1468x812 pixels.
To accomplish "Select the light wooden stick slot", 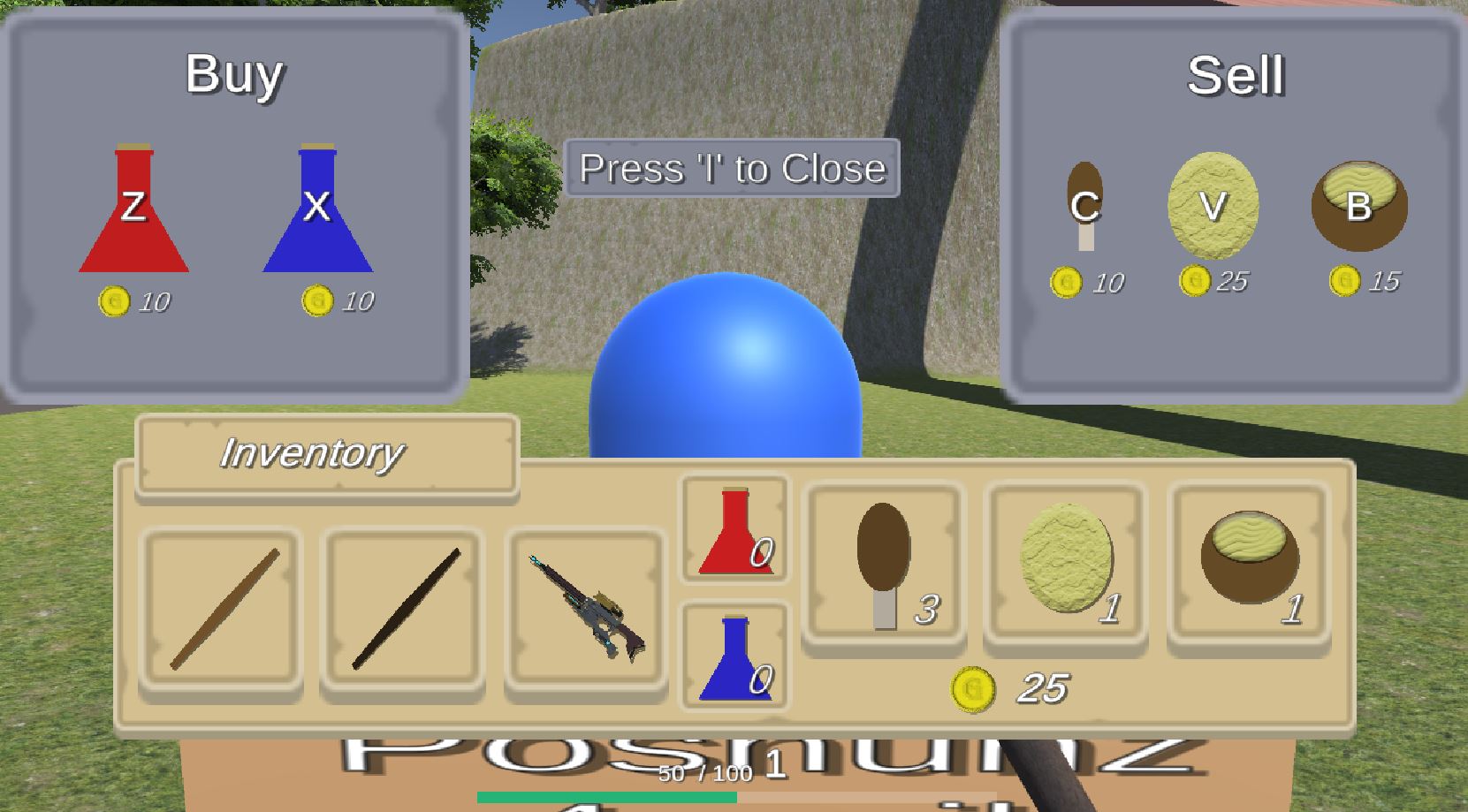I will 220,607.
